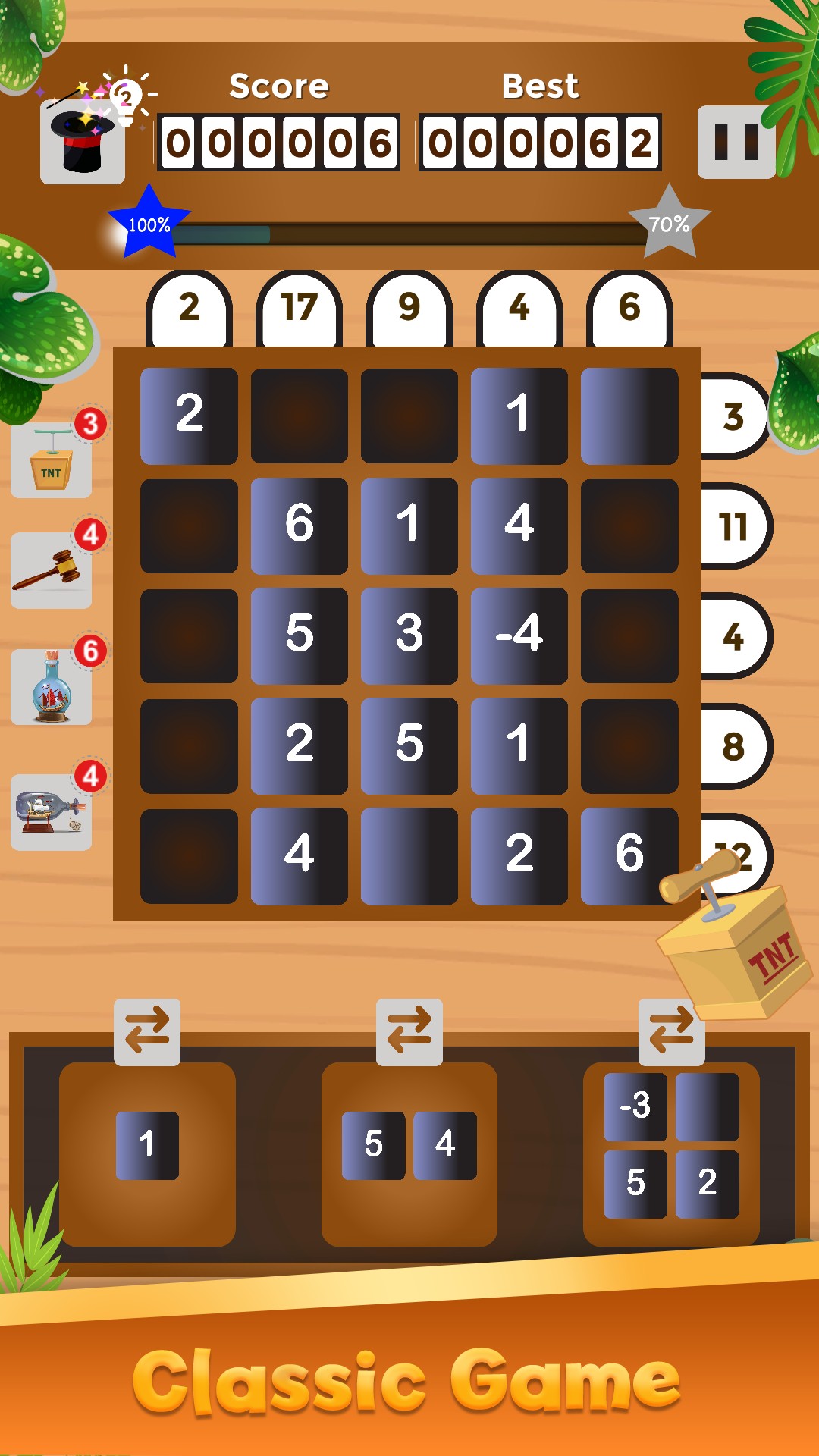The height and width of the screenshot is (1456, 819).
Task: Pause the game
Action: coord(736,142)
